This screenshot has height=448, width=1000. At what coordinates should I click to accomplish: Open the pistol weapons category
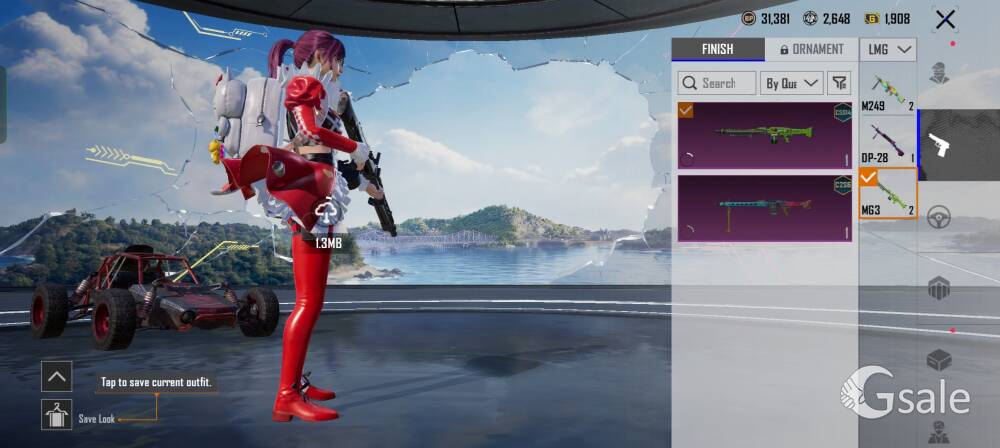[939, 145]
